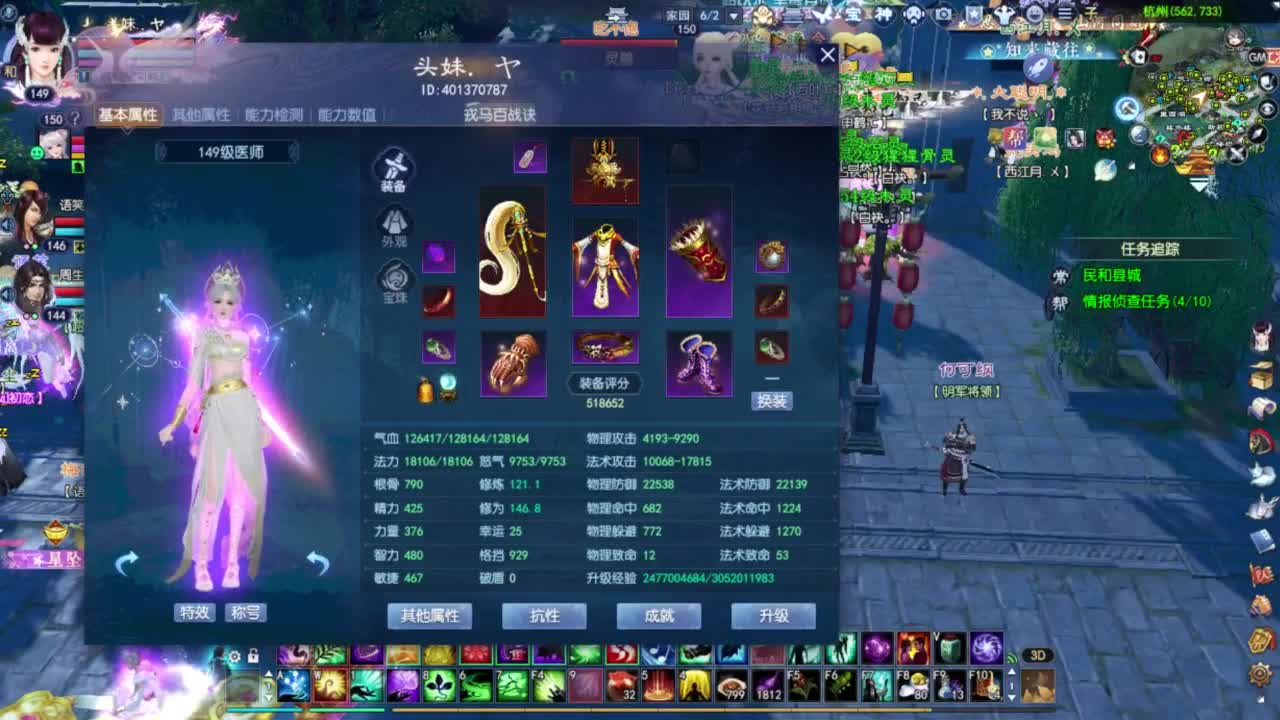The height and width of the screenshot is (720, 1280).
Task: Open the rocket announcement icon above chat
Action: coord(1037,67)
